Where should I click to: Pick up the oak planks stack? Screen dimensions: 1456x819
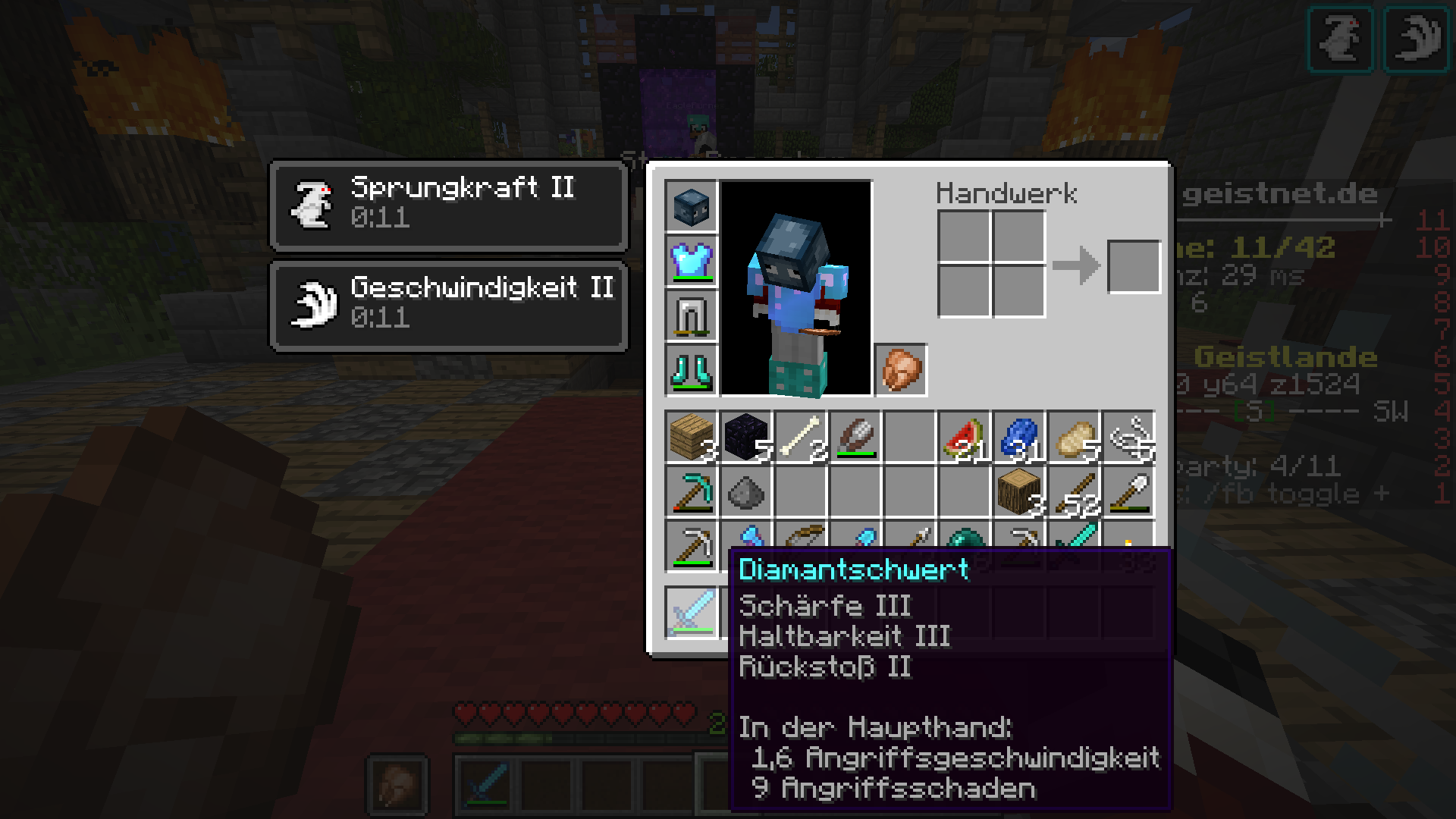pyautogui.click(x=691, y=437)
